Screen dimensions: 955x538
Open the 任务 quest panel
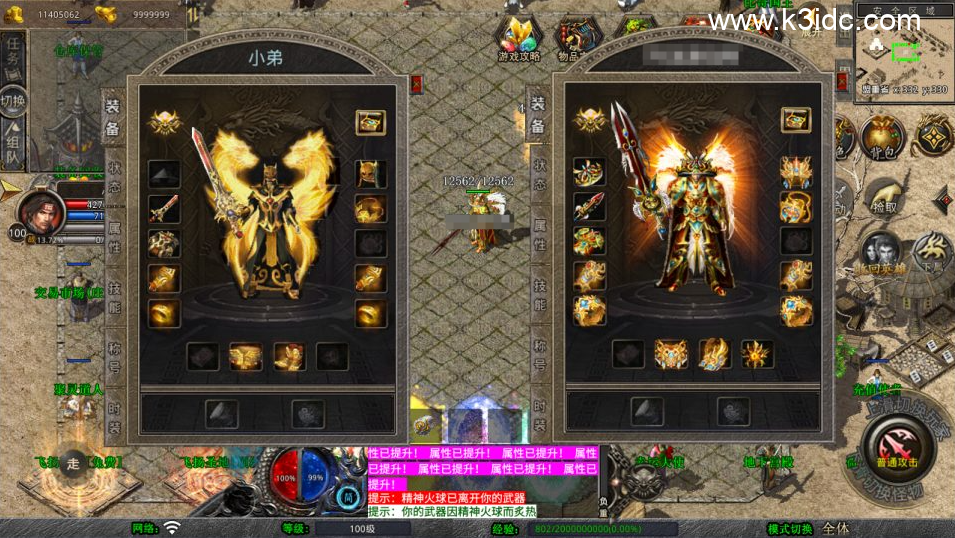pyautogui.click(x=13, y=52)
